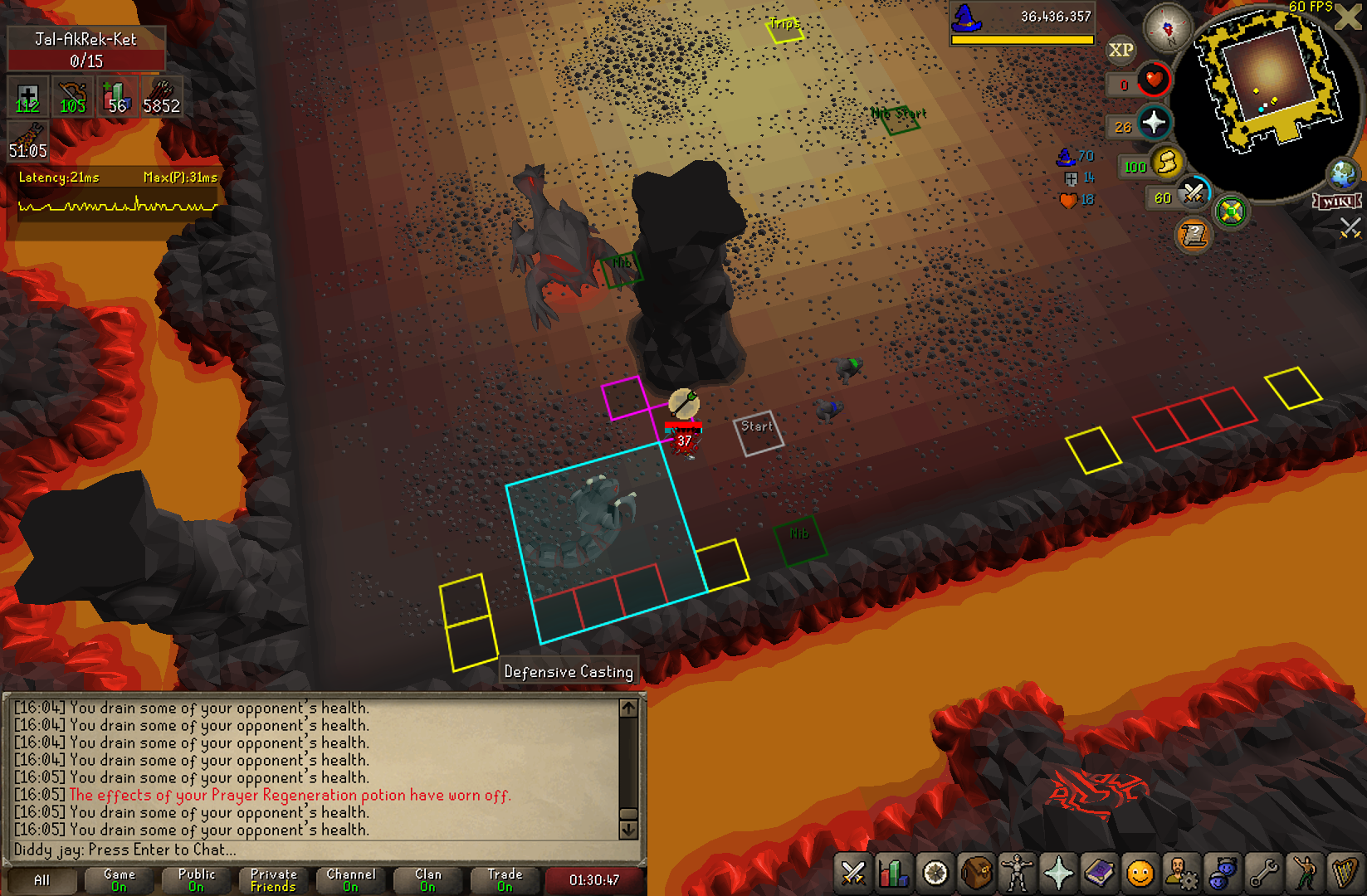Open the Combat Options tab
The width and height of the screenshot is (1367, 896).
coord(852,874)
